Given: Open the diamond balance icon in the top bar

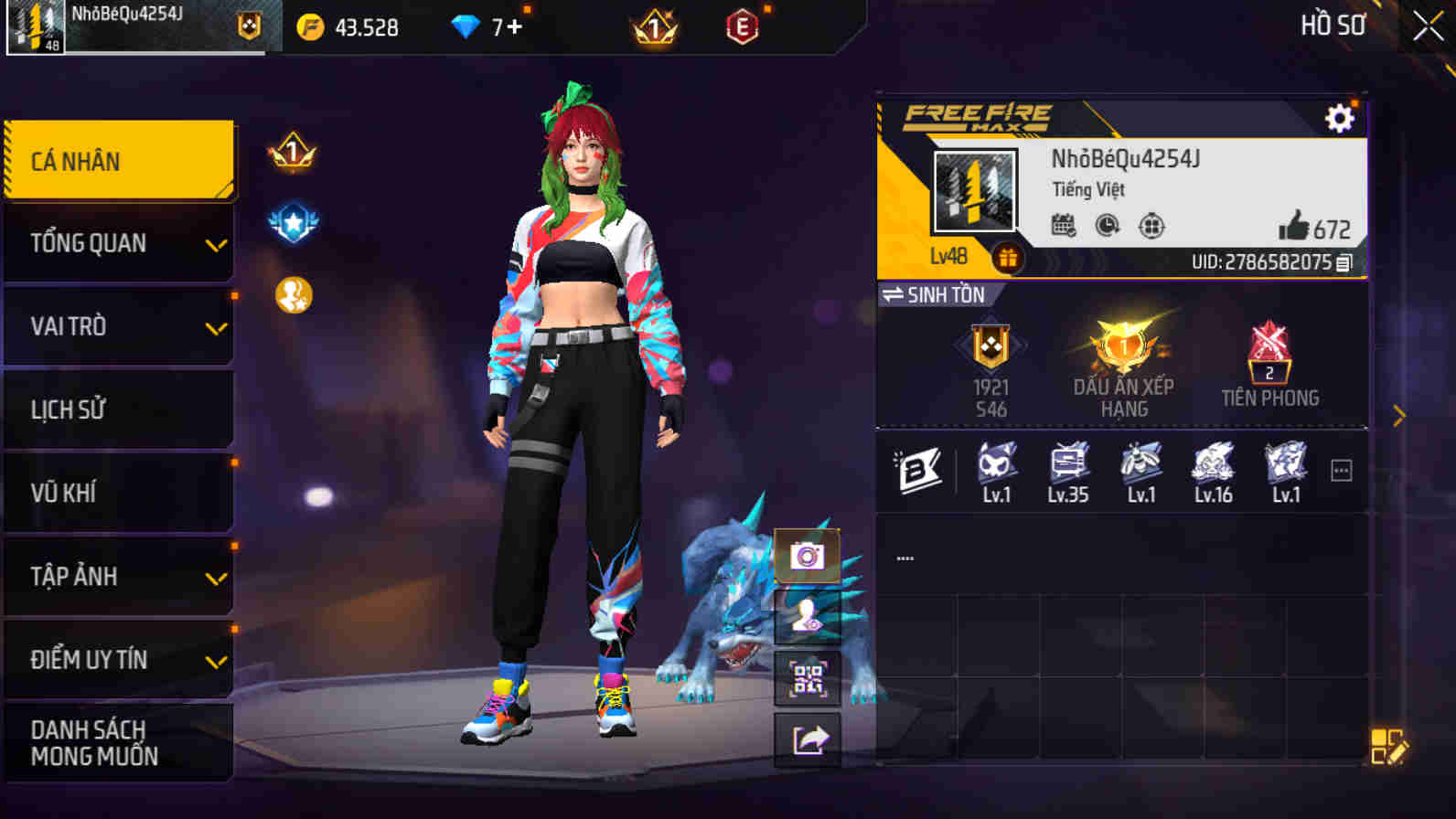Looking at the screenshot, I should [469, 27].
